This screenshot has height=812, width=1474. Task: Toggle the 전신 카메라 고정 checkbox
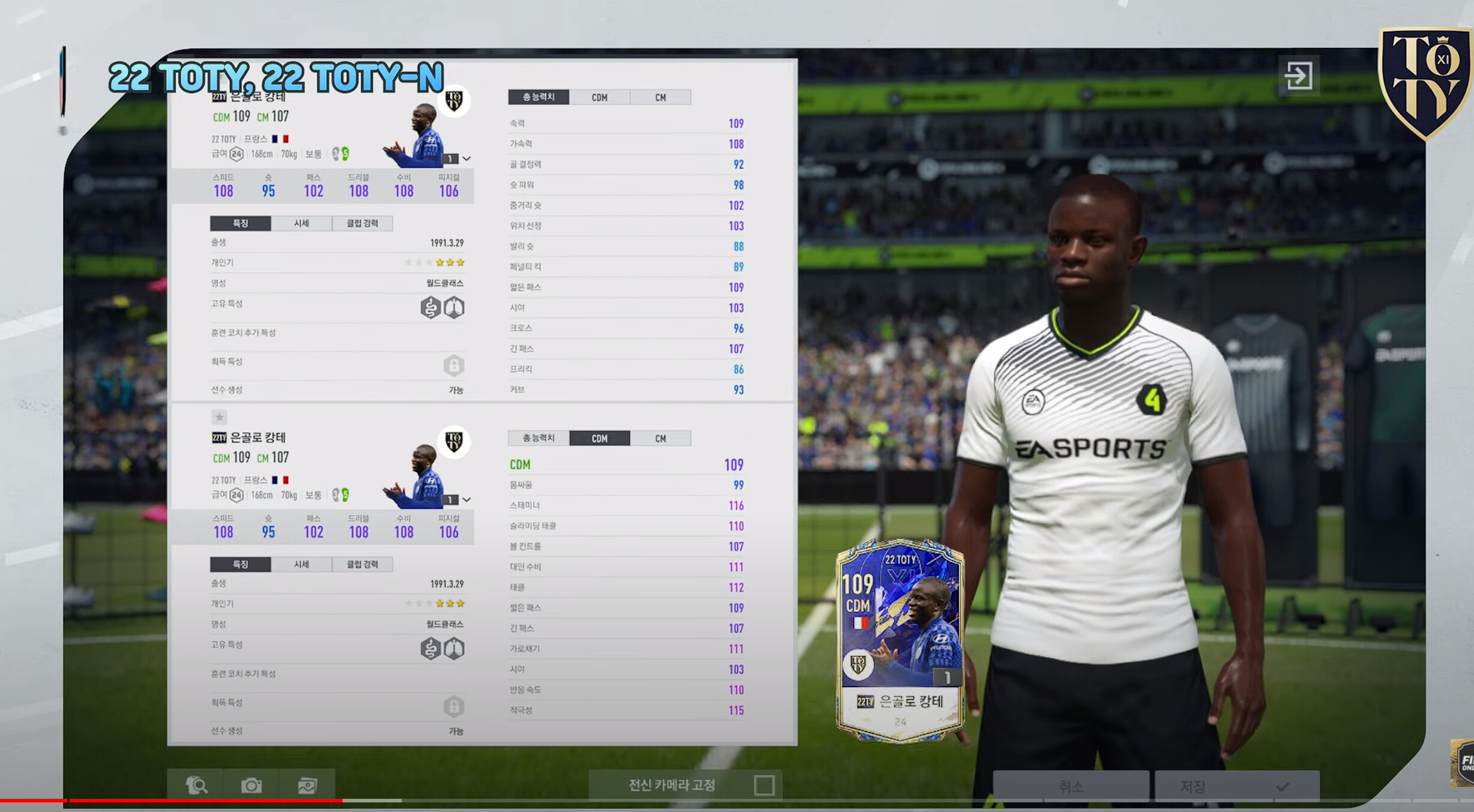(764, 785)
